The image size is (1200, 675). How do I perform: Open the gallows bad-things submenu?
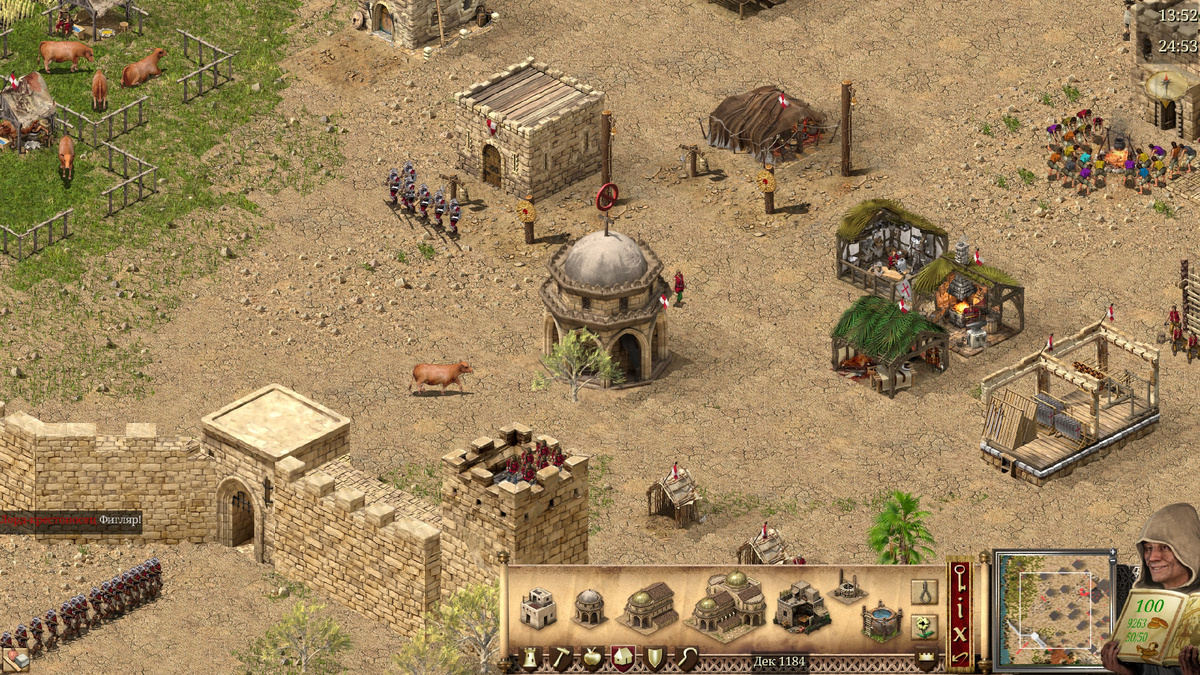[924, 592]
